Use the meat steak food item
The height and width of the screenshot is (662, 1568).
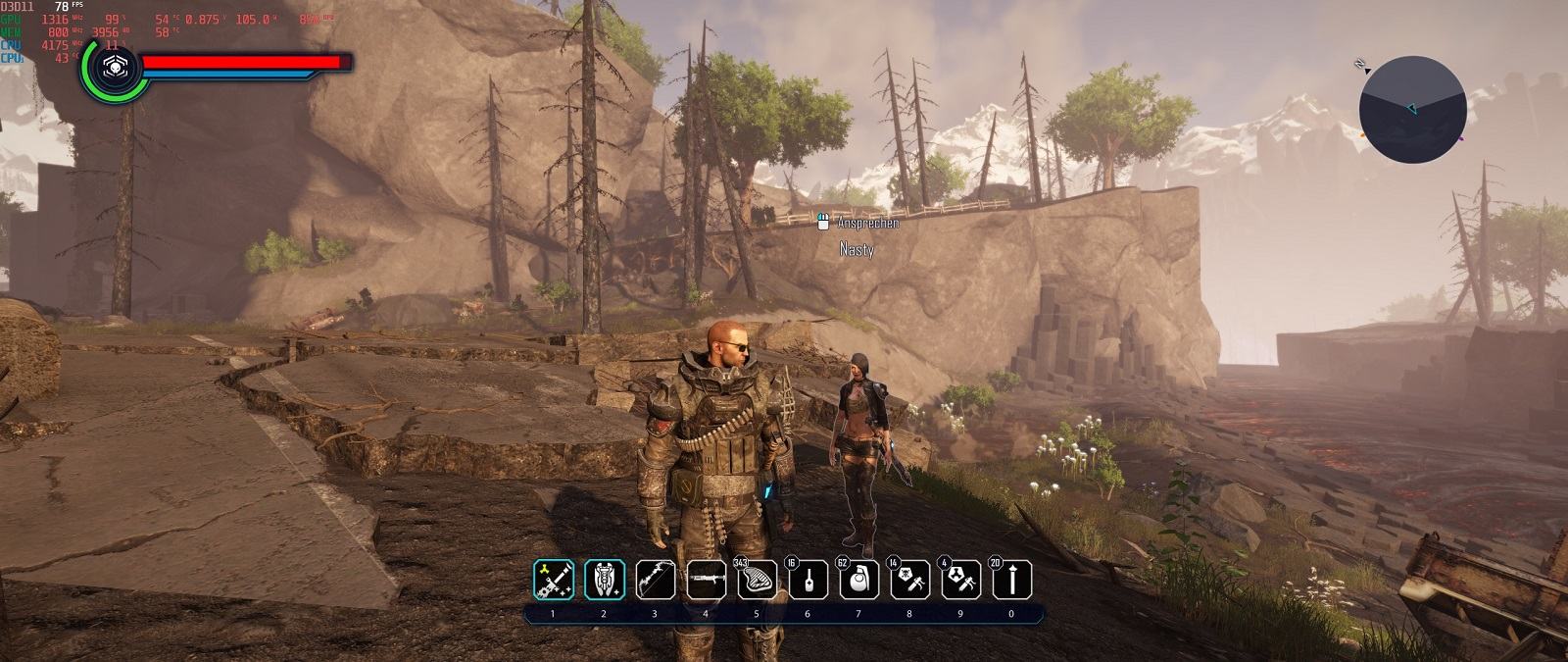tap(757, 580)
